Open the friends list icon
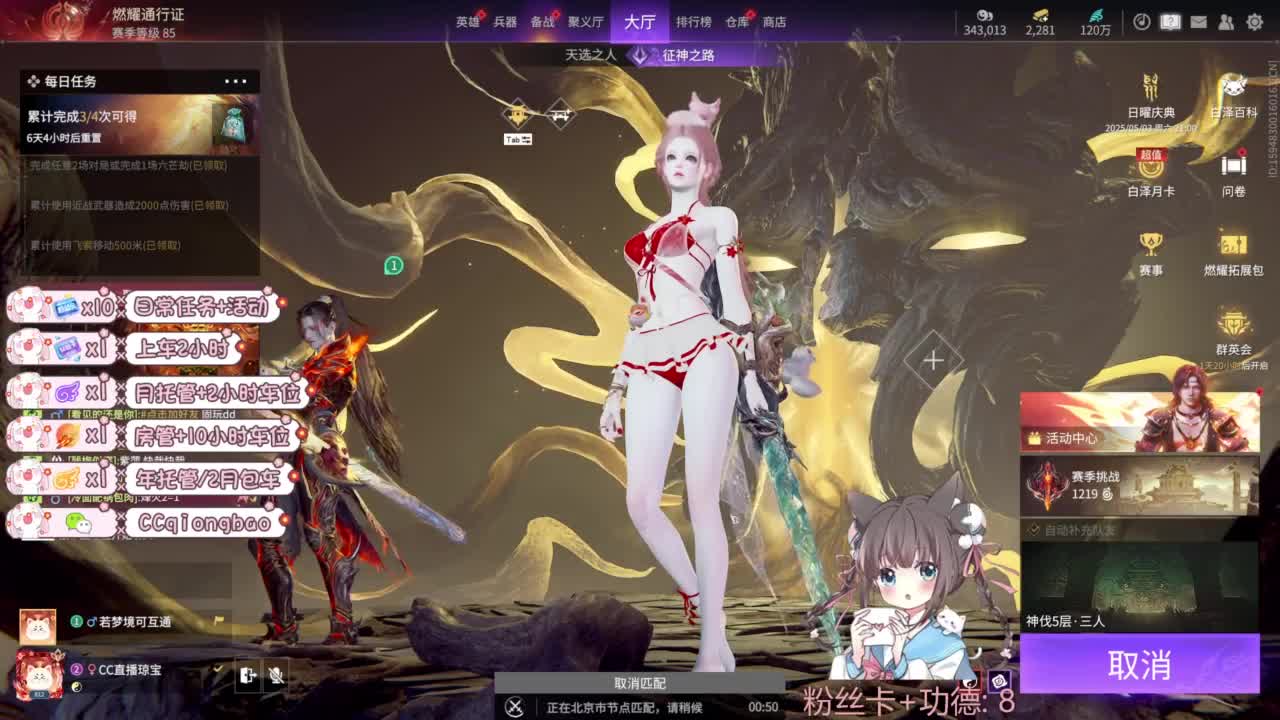This screenshot has width=1280, height=720. [1226, 21]
